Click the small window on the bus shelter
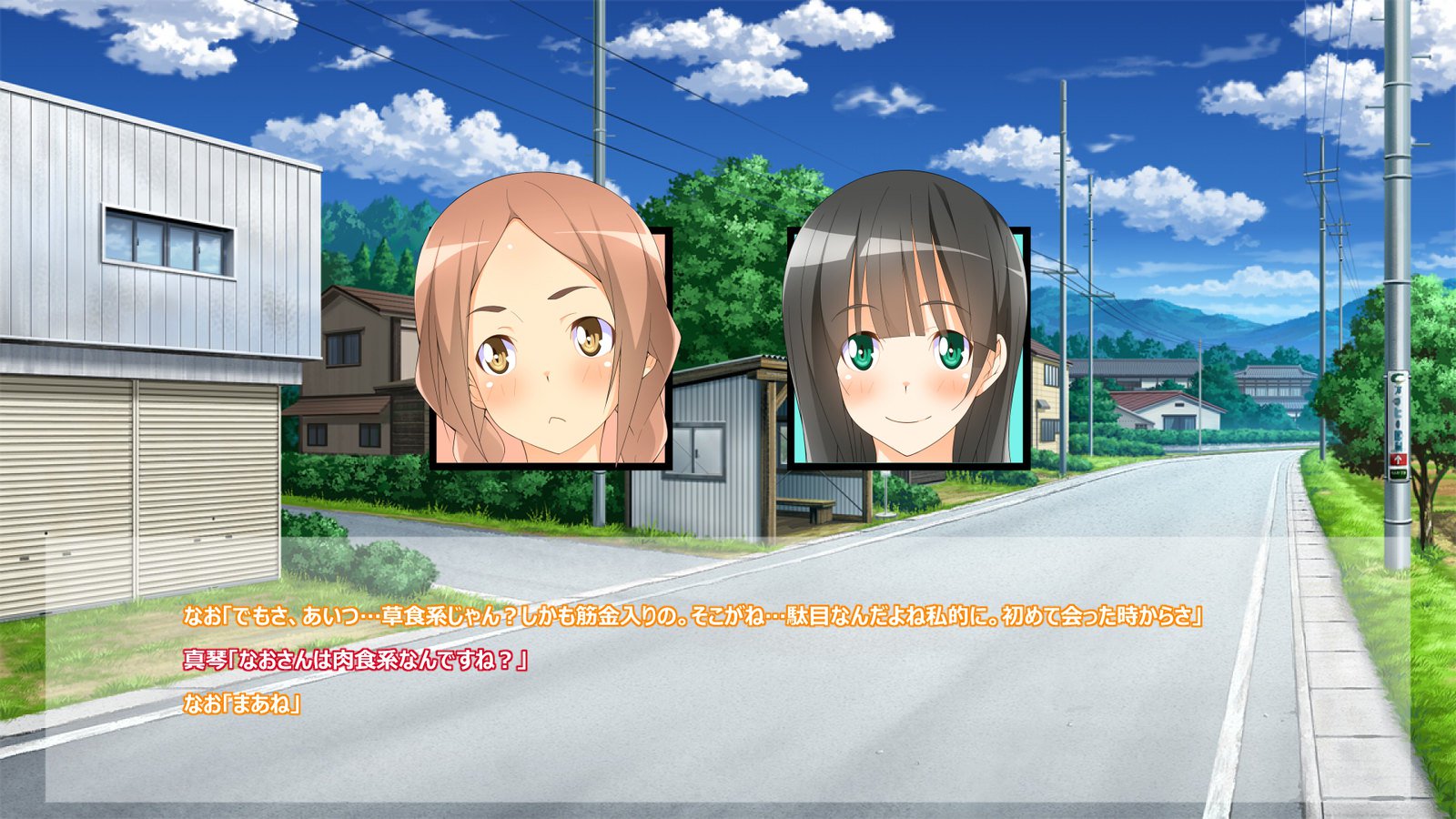Viewport: 1456px width, 819px height. coord(697,452)
